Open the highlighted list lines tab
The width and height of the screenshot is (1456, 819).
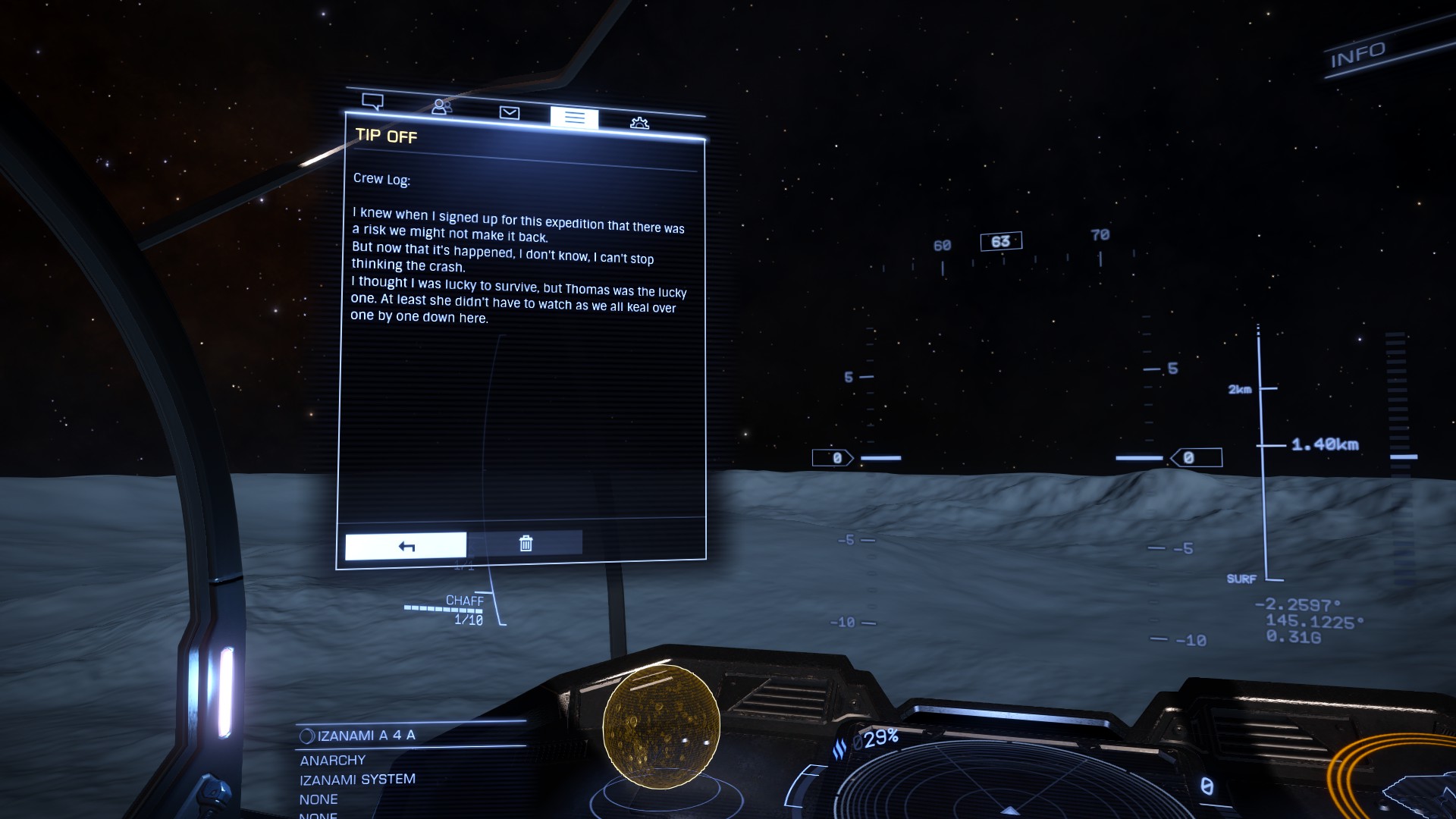[x=574, y=118]
